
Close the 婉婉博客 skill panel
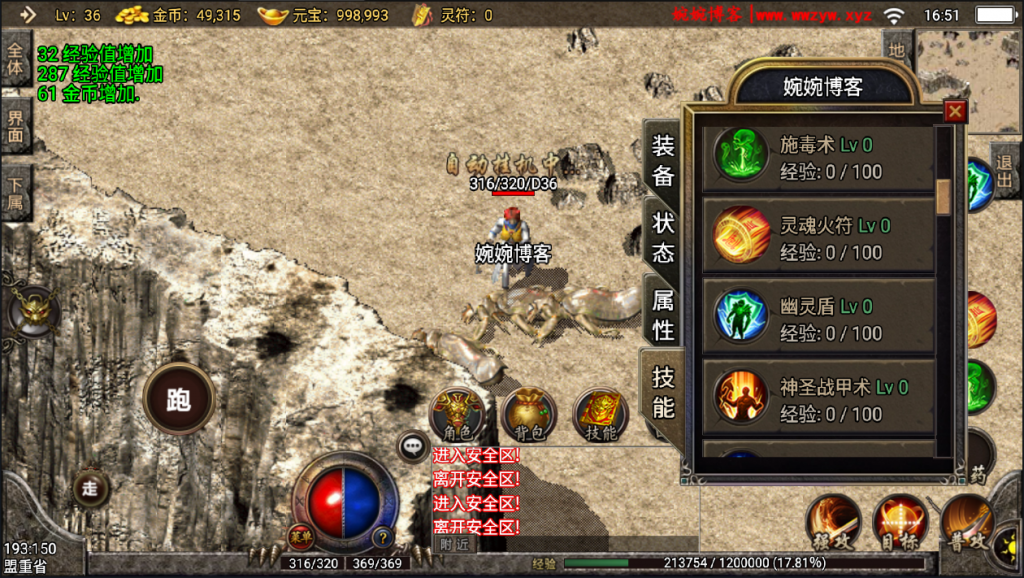(955, 111)
